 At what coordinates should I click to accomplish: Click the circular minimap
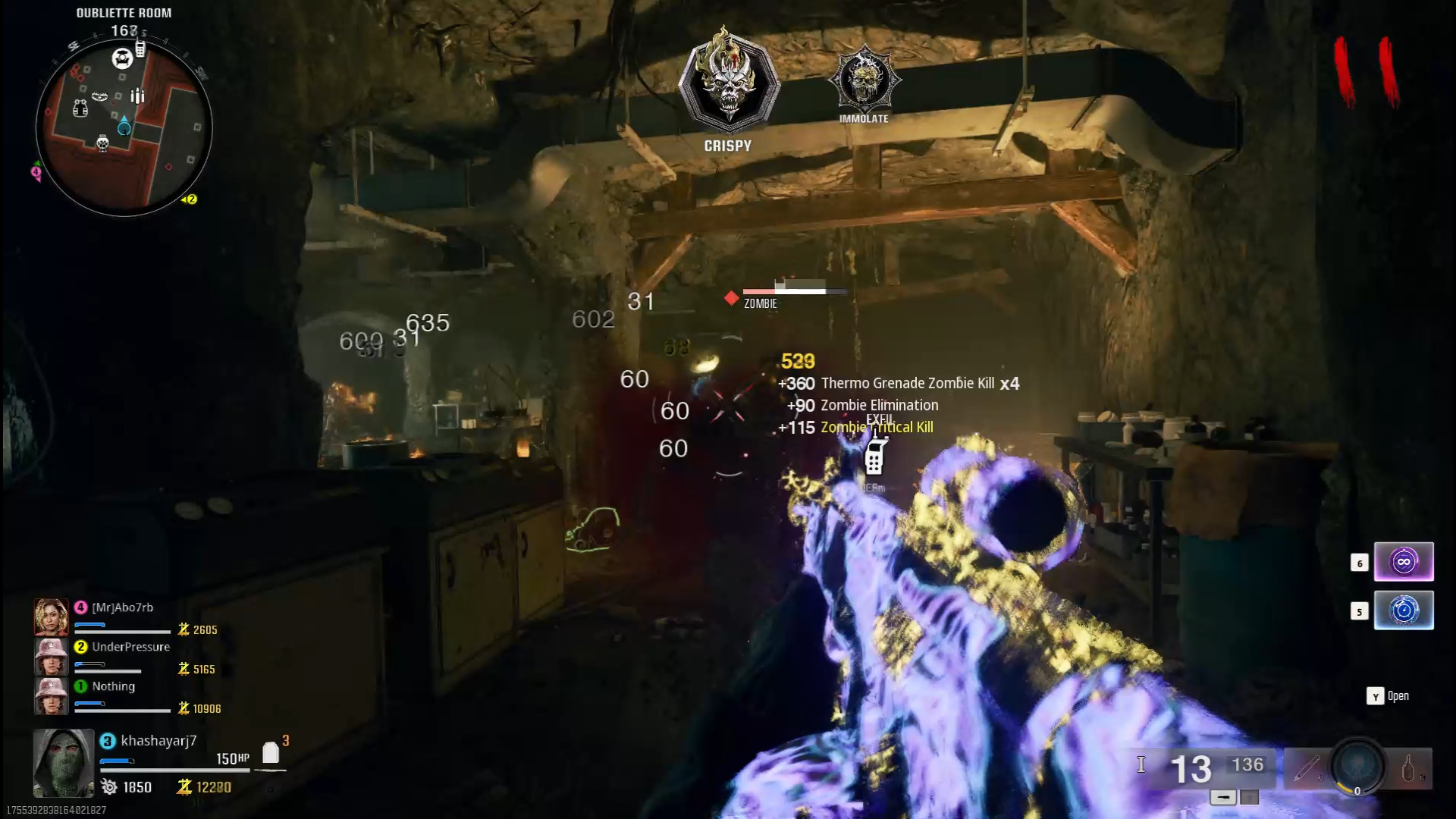[x=124, y=127]
